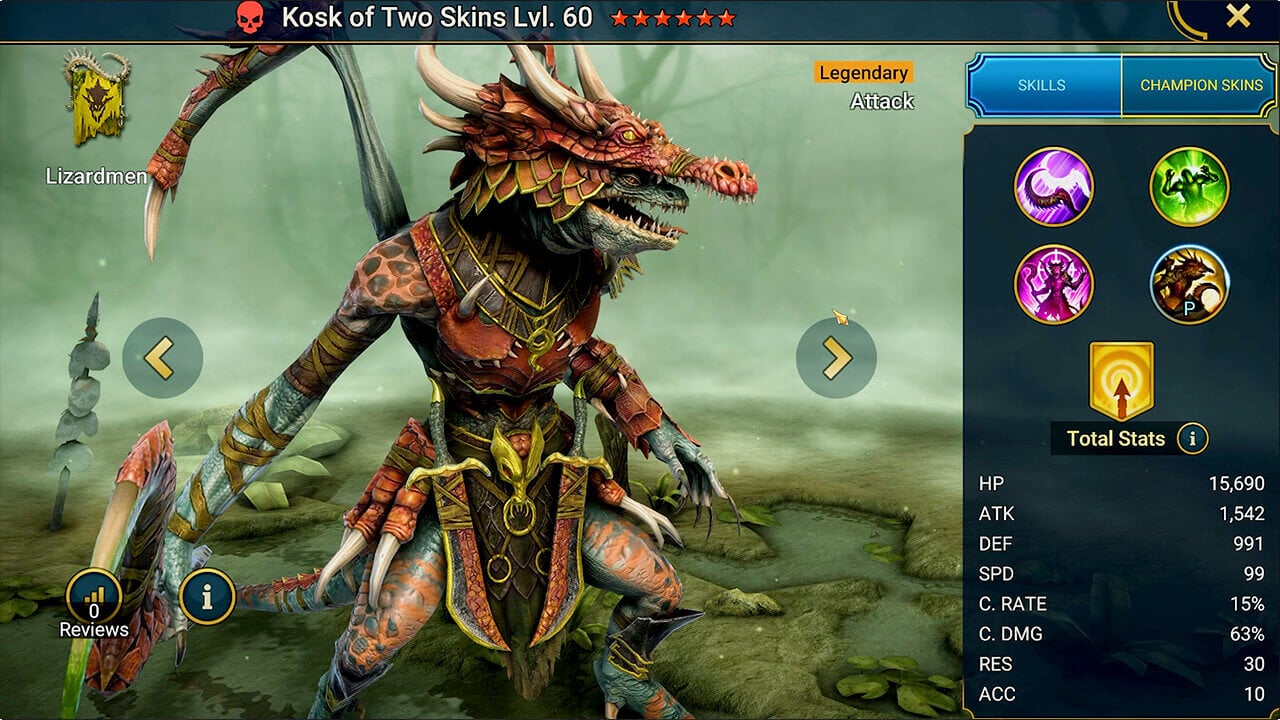This screenshot has width=1280, height=720.
Task: Open champion Reviews
Action: point(94,602)
